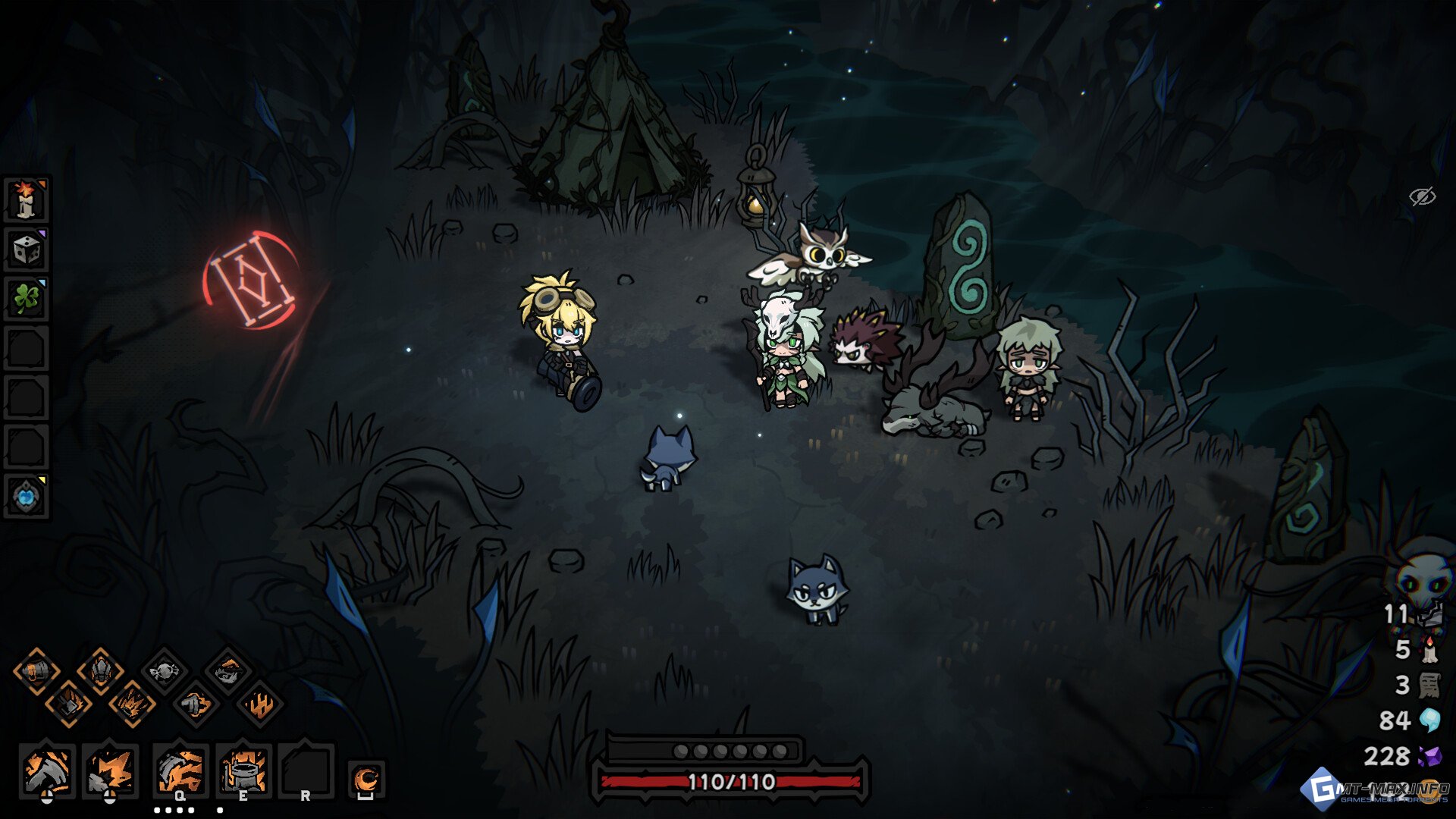Toggle the crossed-out eye visibility icon
Screen dimensions: 1456x819
(1422, 196)
